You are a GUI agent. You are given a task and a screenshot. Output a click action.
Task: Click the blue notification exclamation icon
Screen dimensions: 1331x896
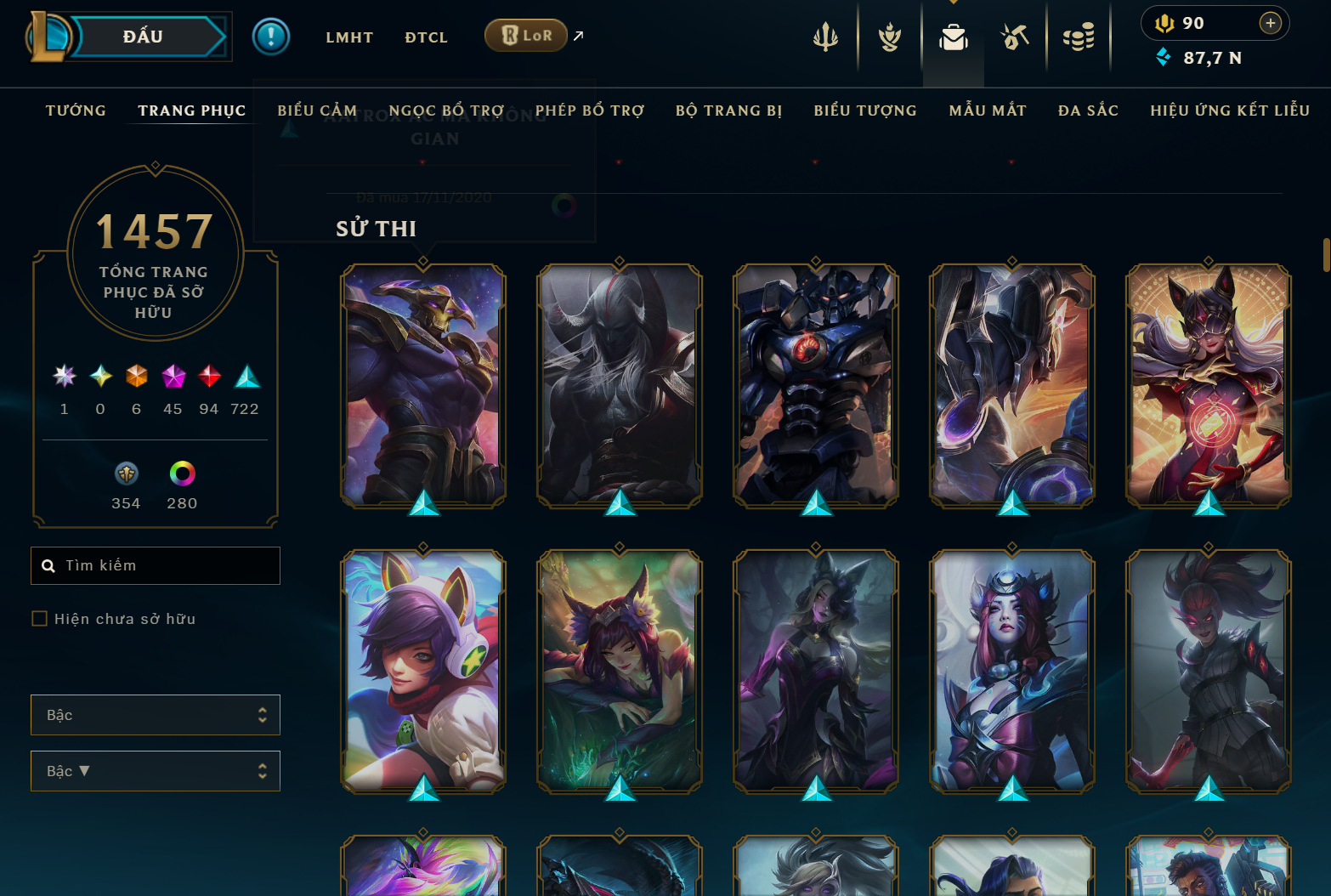pyautogui.click(x=270, y=37)
